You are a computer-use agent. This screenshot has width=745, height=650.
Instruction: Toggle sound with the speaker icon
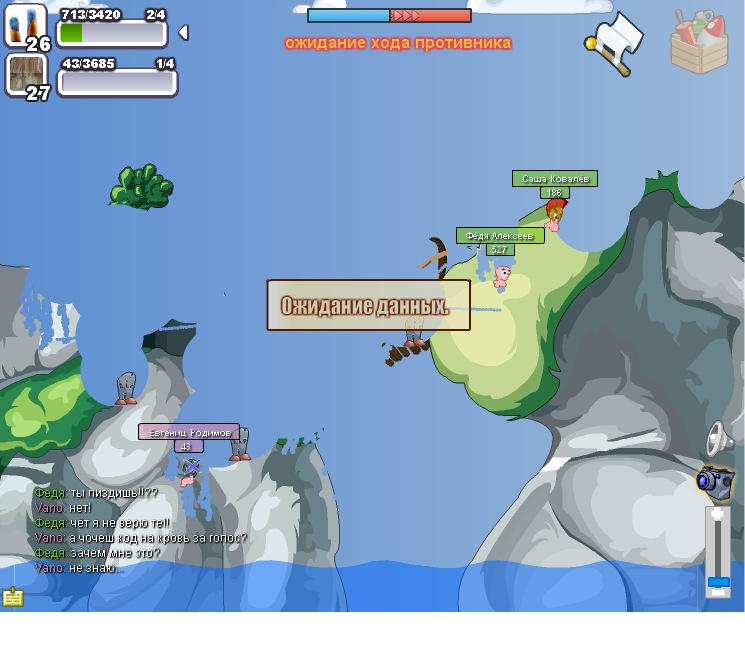coord(718,438)
